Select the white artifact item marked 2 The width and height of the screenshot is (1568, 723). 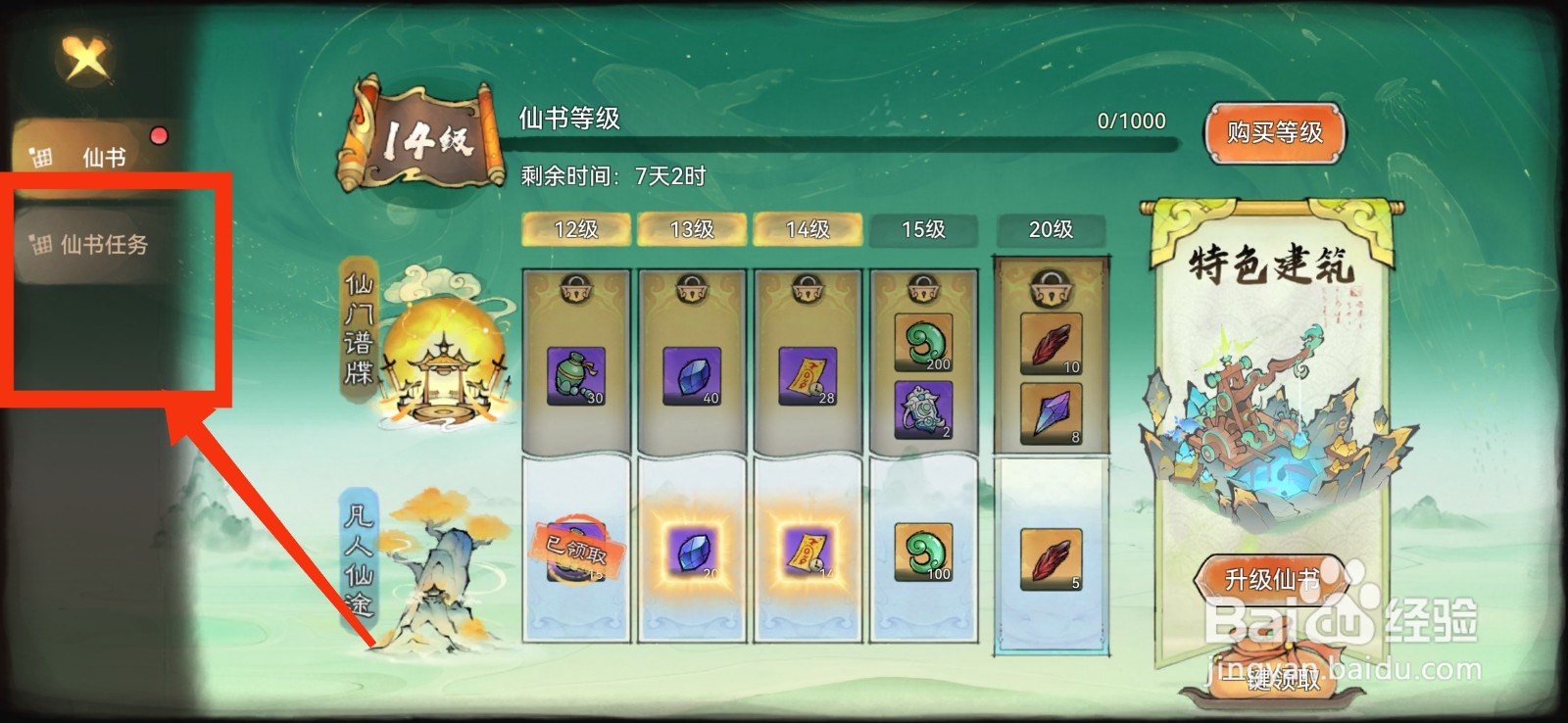921,411
